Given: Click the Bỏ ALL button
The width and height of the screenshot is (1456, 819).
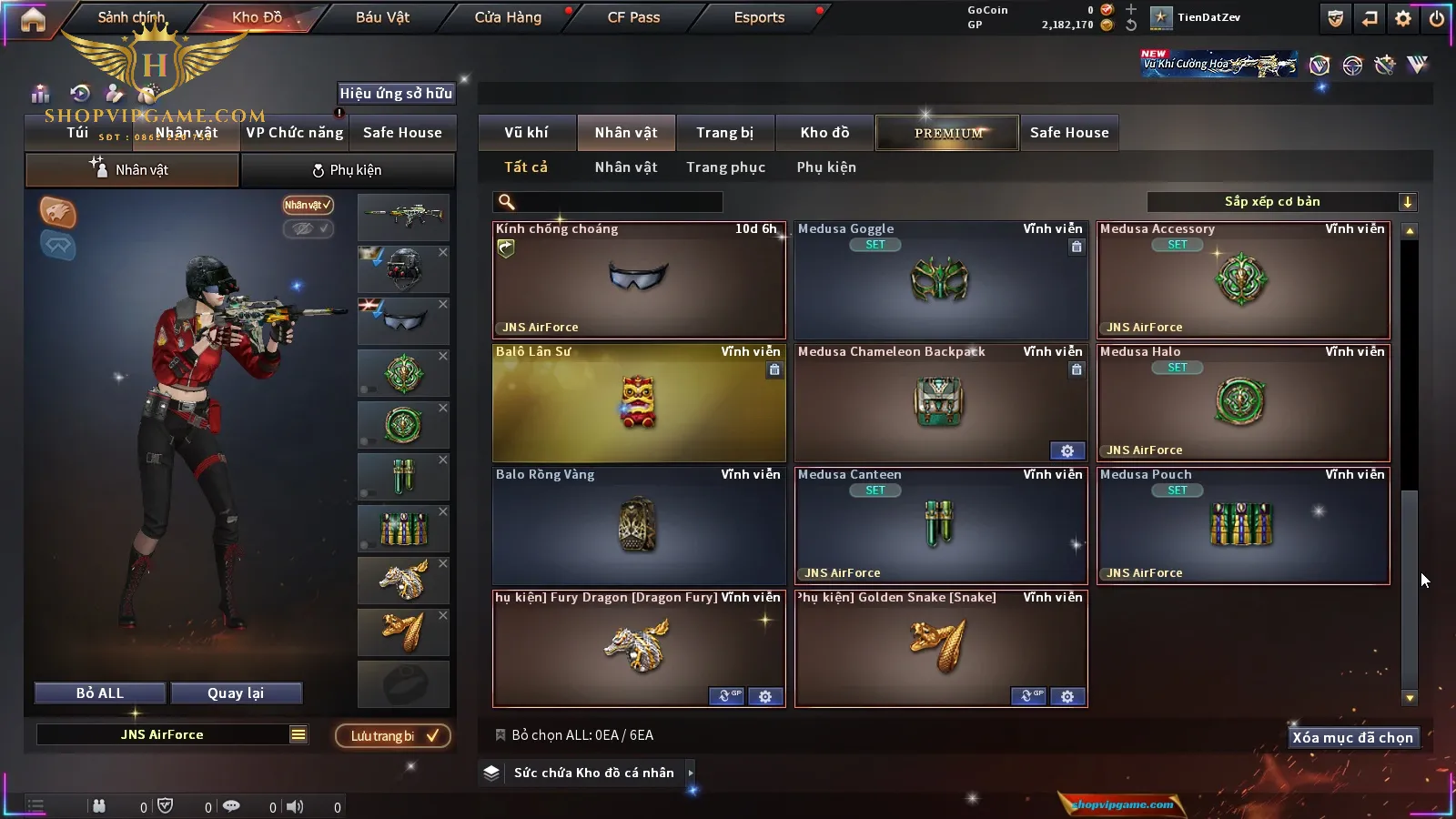Looking at the screenshot, I should click(x=100, y=693).
